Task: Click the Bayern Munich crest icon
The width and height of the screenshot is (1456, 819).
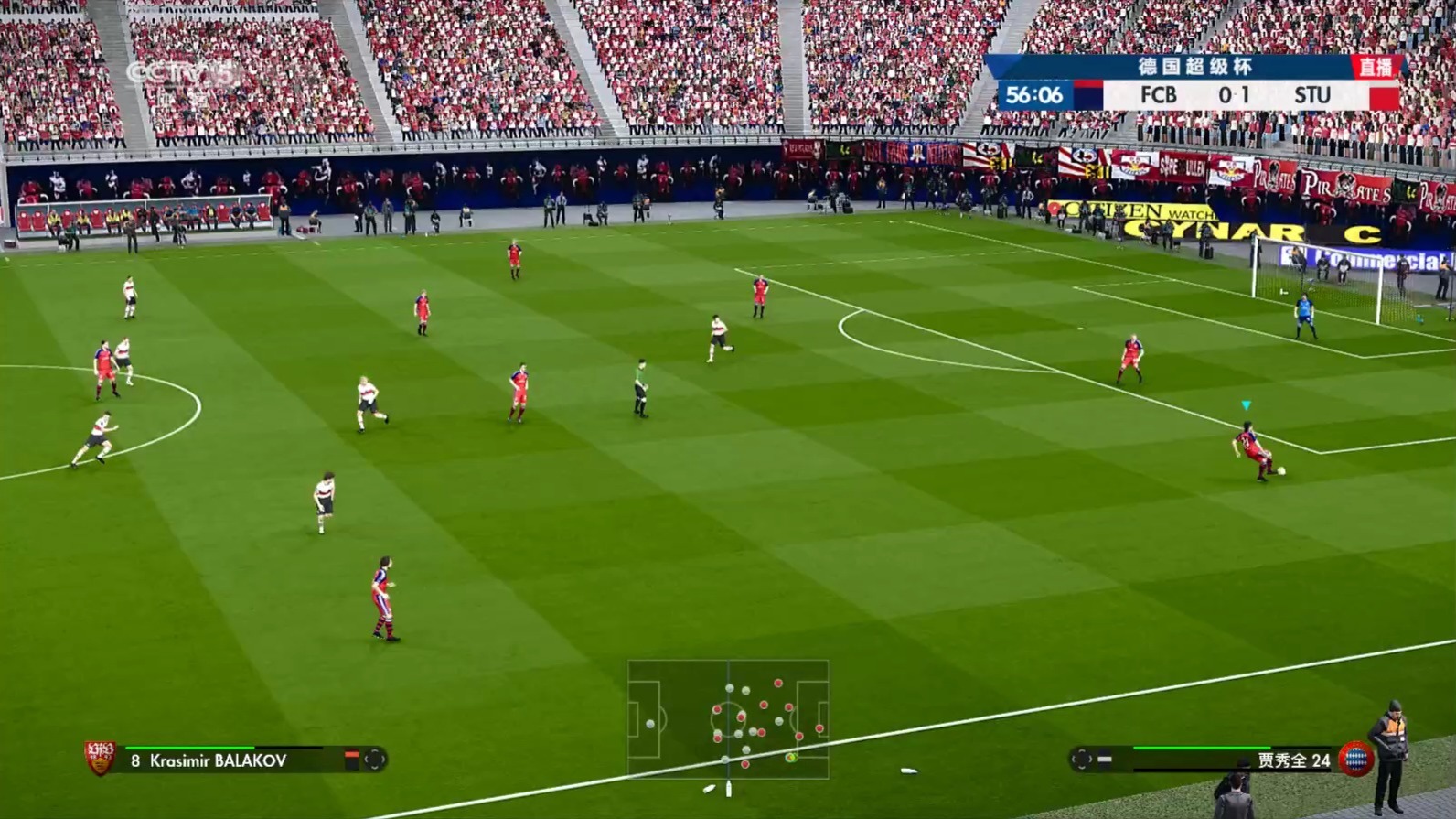Action: pyautogui.click(x=1354, y=760)
